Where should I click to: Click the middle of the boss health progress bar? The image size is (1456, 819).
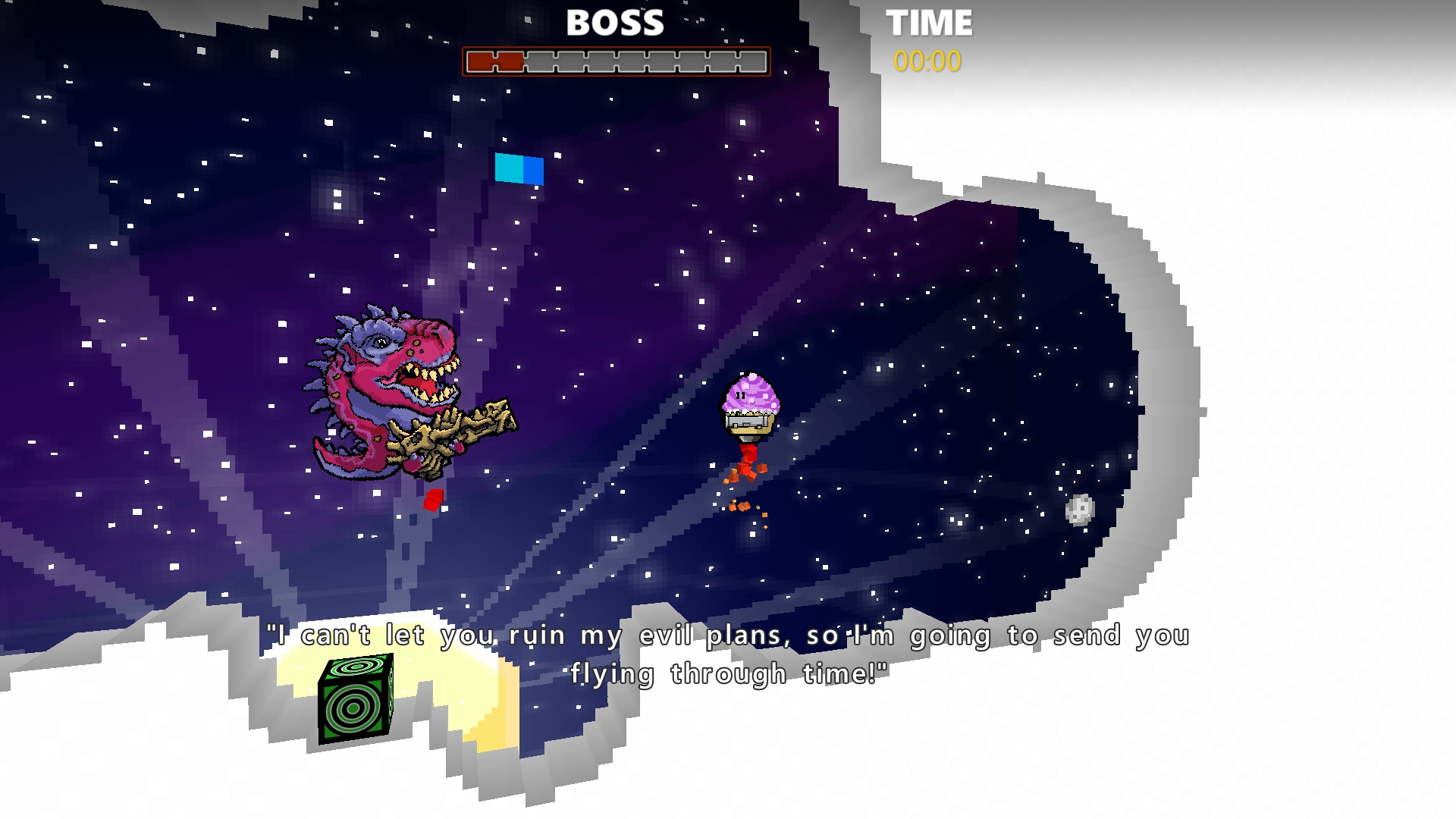pos(616,62)
